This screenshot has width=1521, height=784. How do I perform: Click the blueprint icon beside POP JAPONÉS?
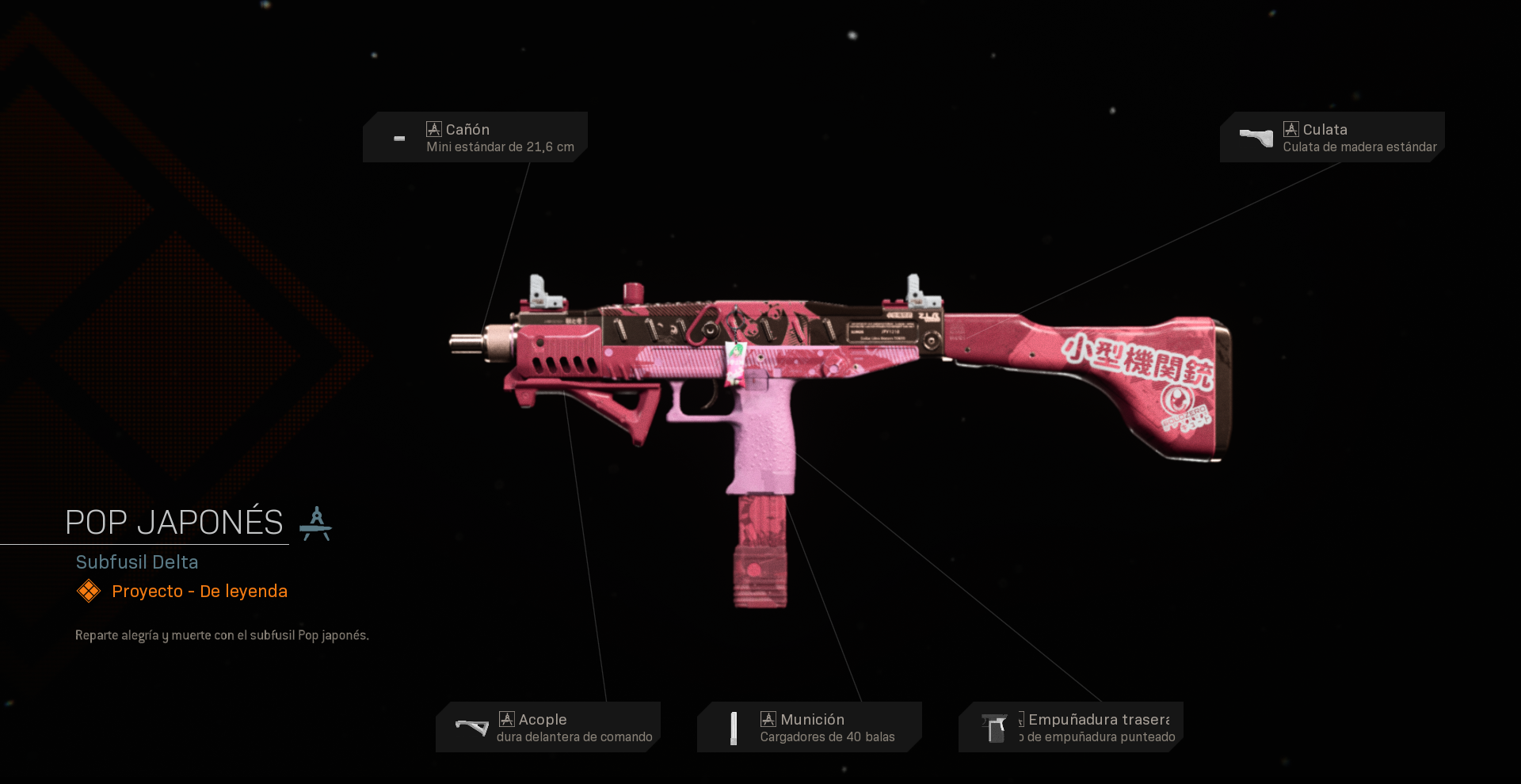tap(318, 522)
